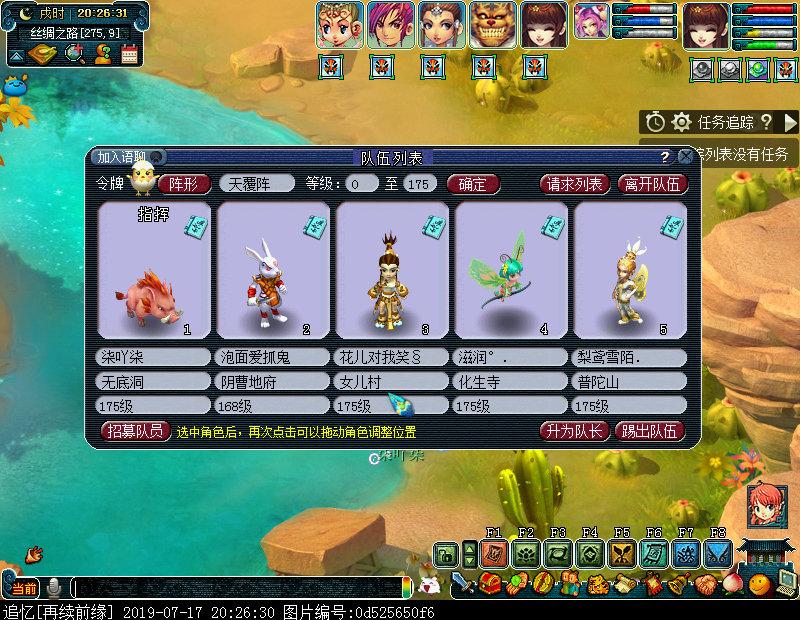Pick the green winged fairy member card

[x=511, y=270]
